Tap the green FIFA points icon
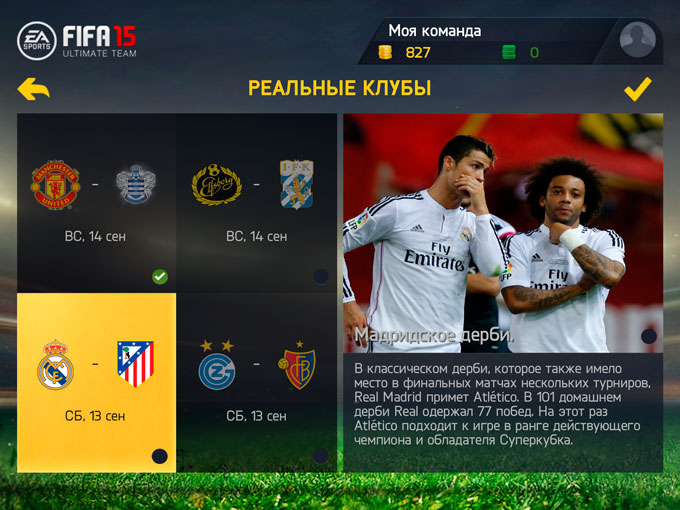This screenshot has height=510, width=680. 509,52
